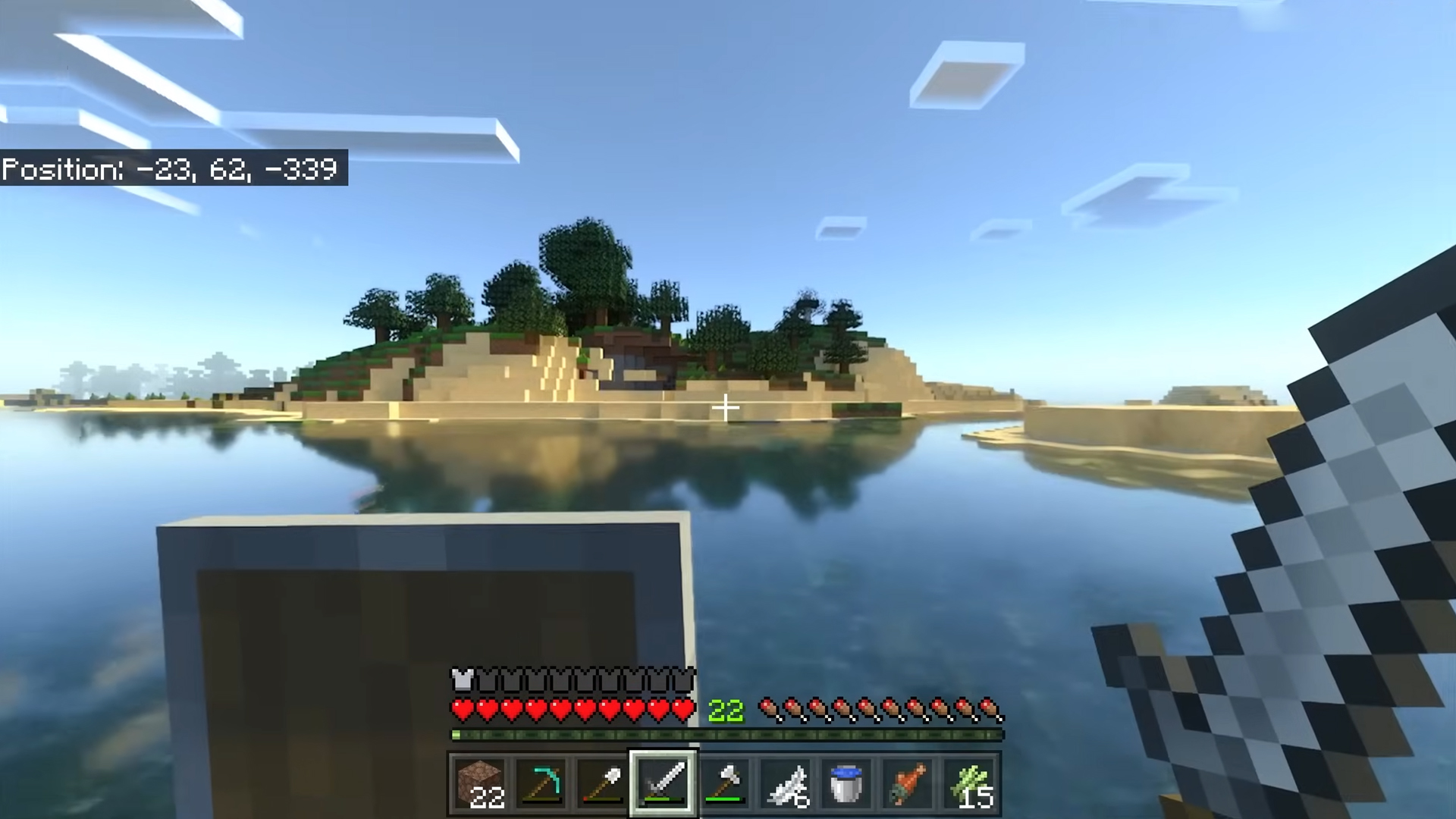
Task: Click the helmet armor point icon above the hearts
Action: coord(461,679)
